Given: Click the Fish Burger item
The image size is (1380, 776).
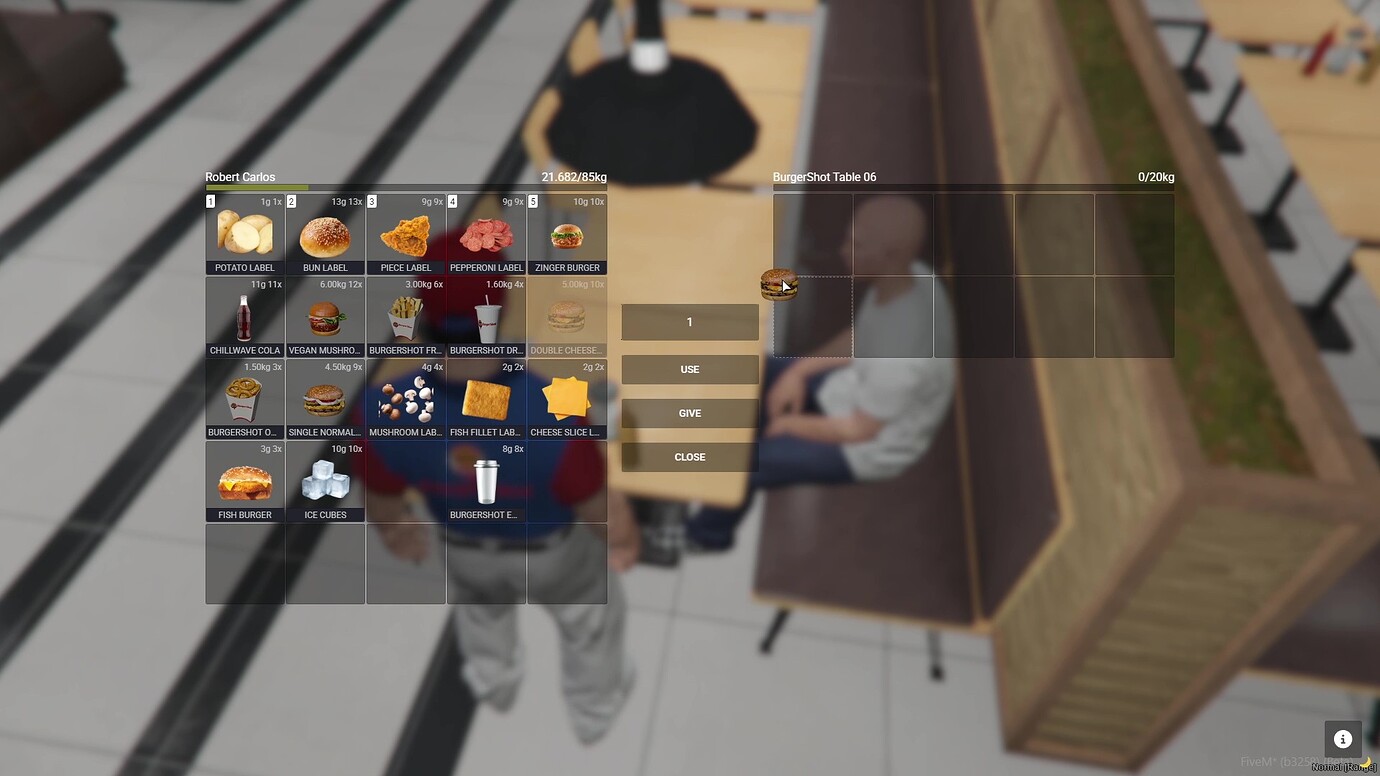Looking at the screenshot, I should [x=243, y=480].
